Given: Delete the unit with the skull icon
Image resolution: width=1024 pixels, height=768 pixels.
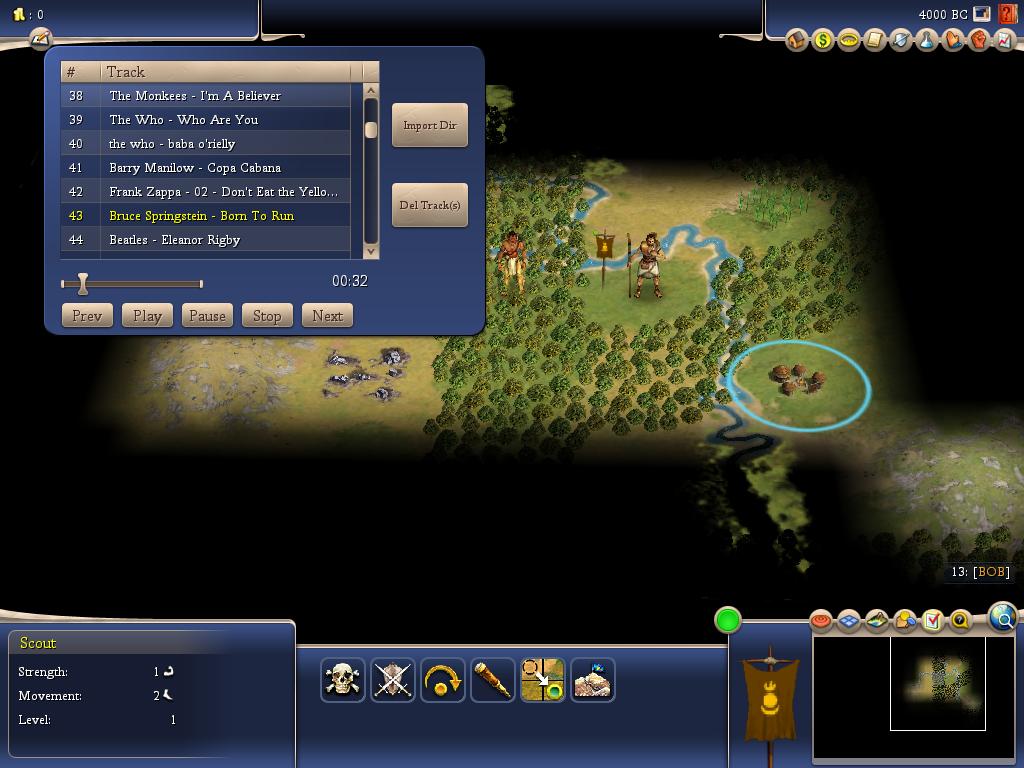Looking at the screenshot, I should [343, 680].
